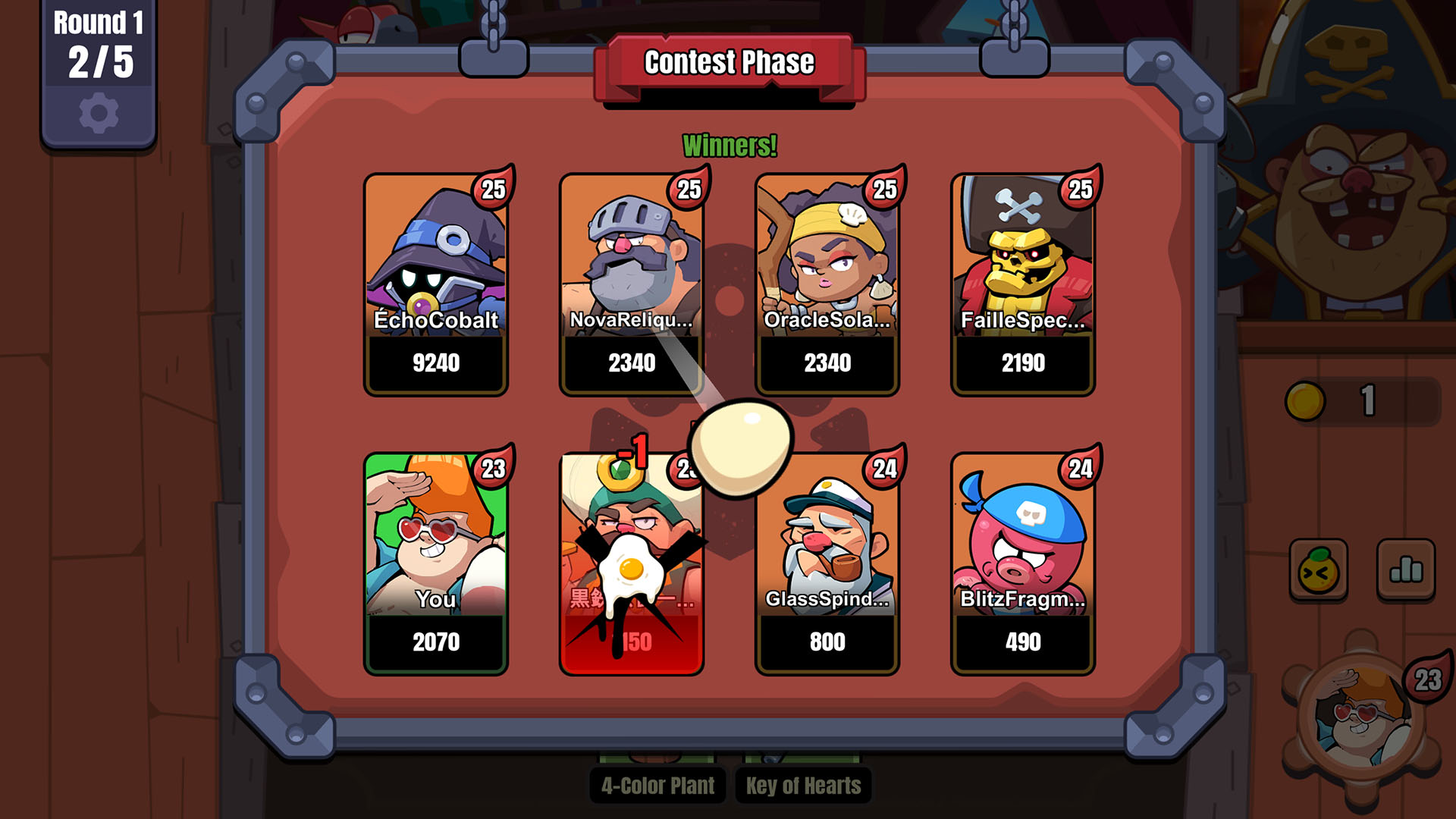
Task: Click your player avatar portrait
Action: pos(1361,717)
